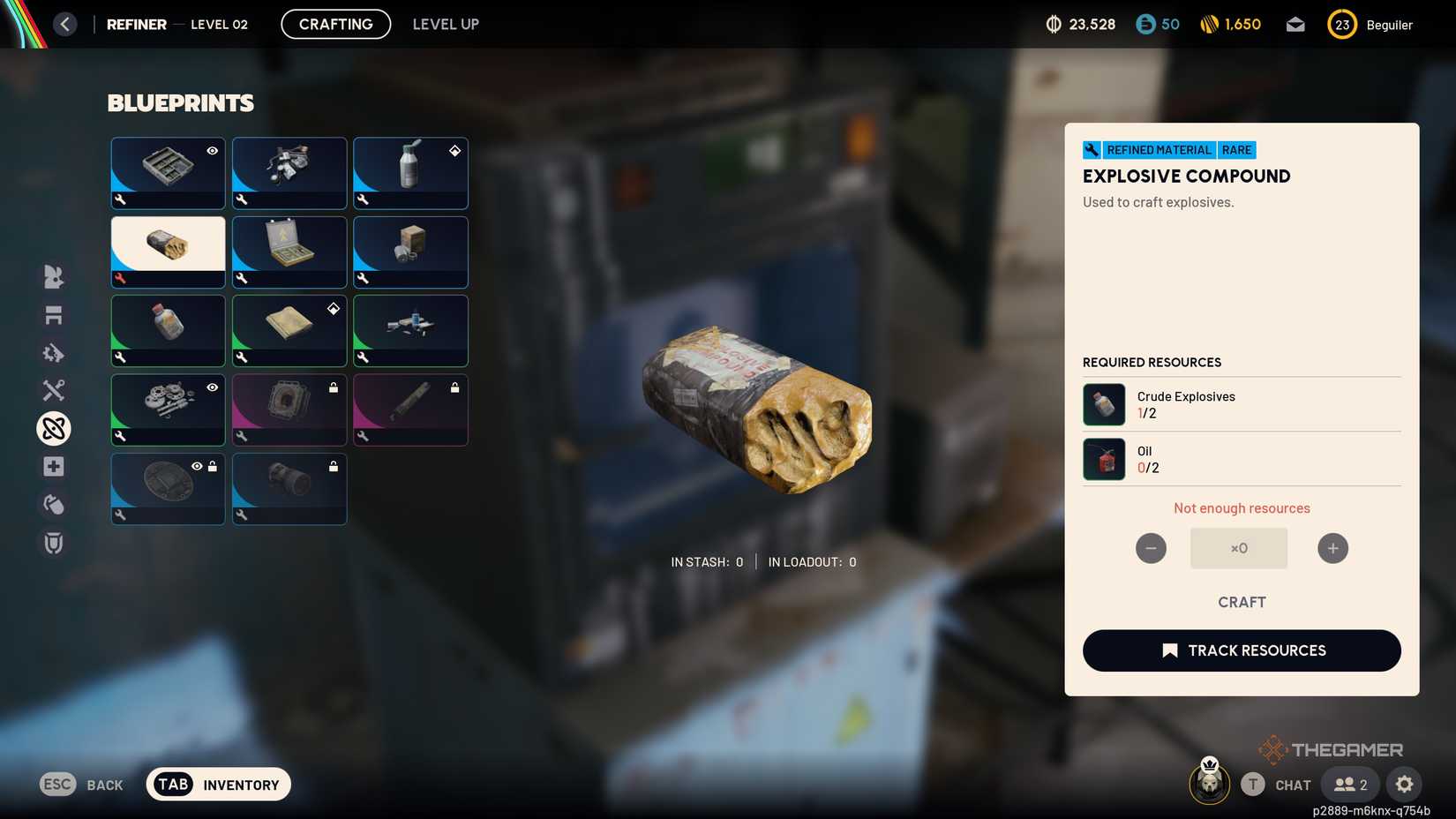Click Craft to create the Explosive Compound

tap(1242, 602)
